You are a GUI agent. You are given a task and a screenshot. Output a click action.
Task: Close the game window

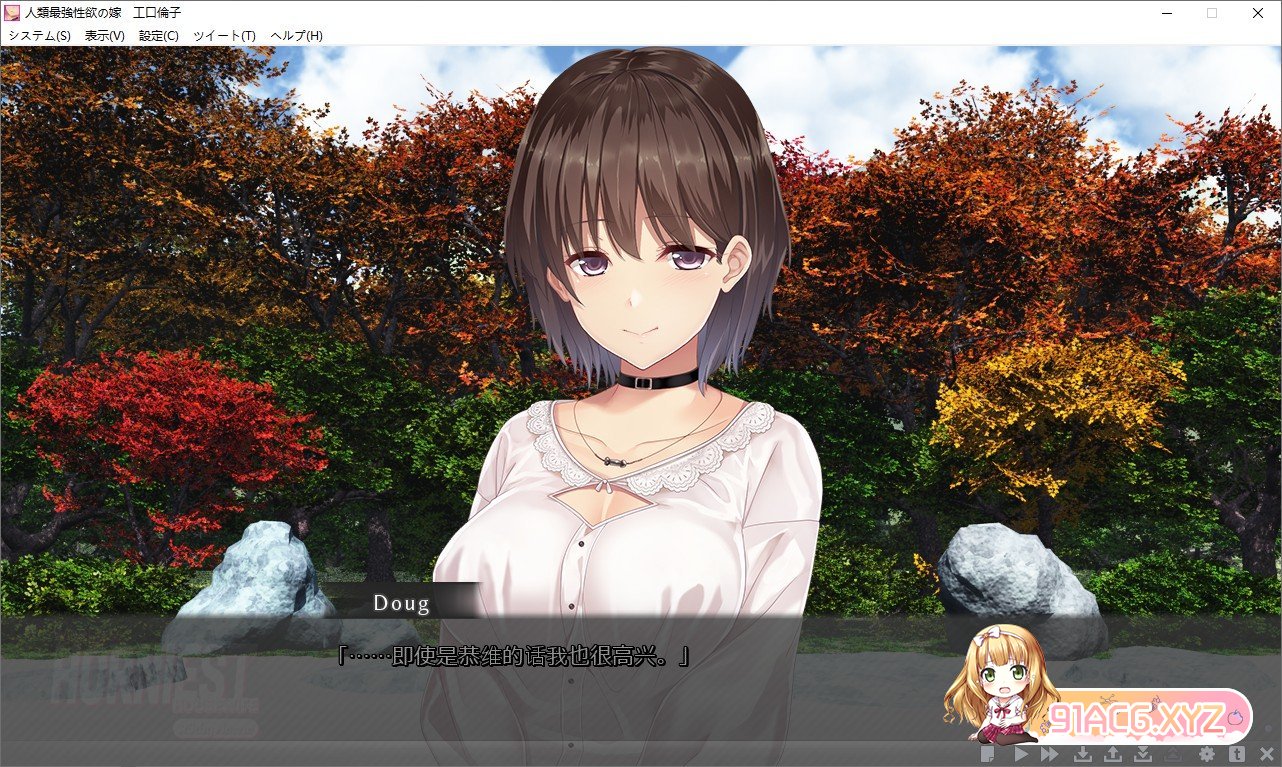pos(1258,13)
